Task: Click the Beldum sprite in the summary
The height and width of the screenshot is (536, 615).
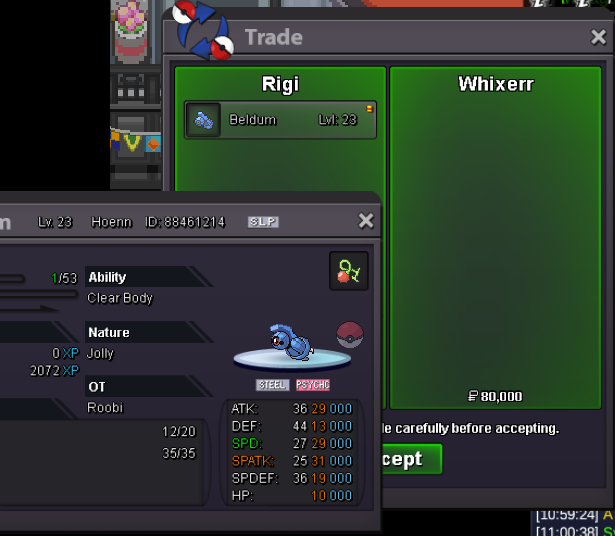Action: point(293,342)
